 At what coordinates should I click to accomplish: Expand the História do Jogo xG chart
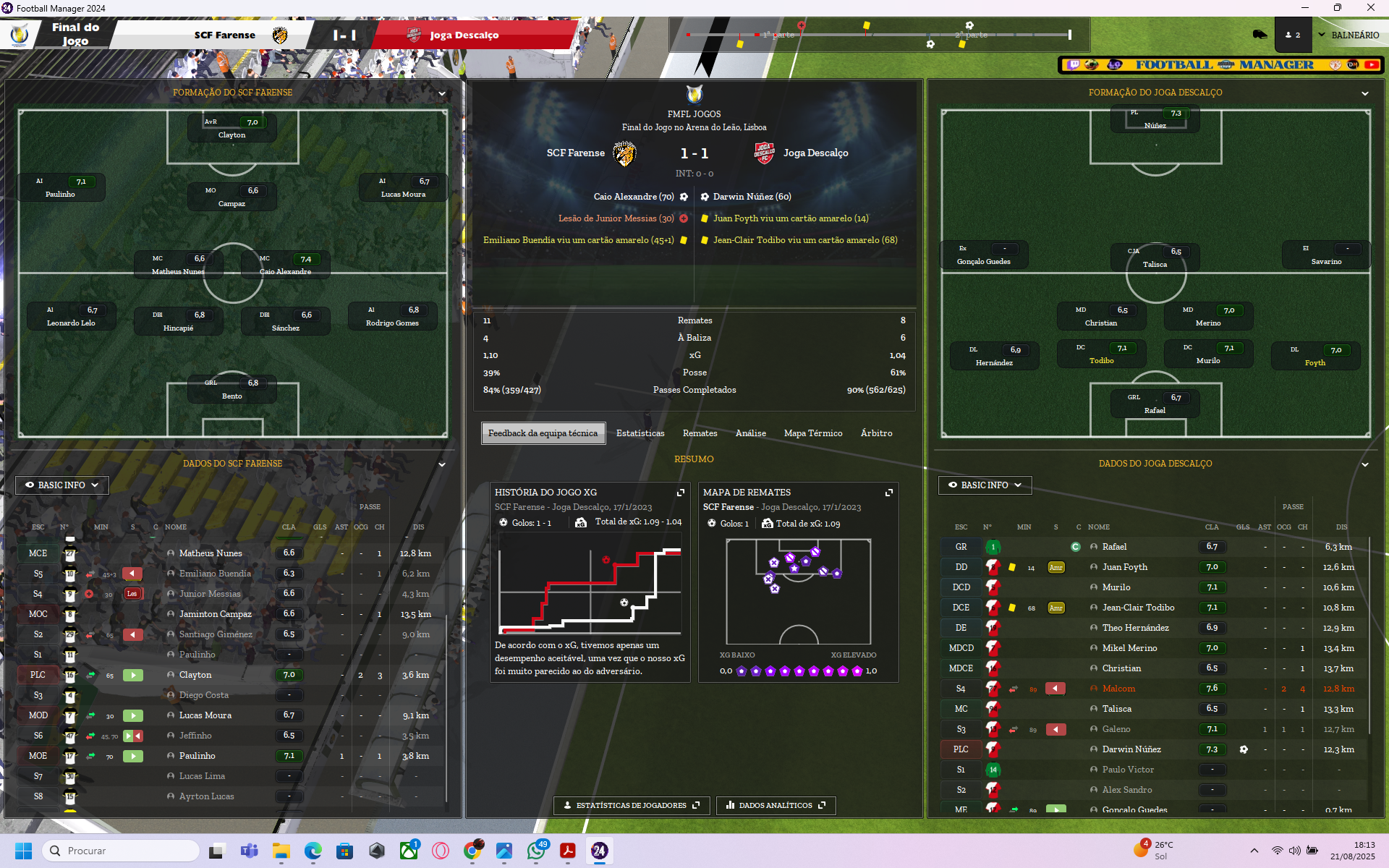681,493
